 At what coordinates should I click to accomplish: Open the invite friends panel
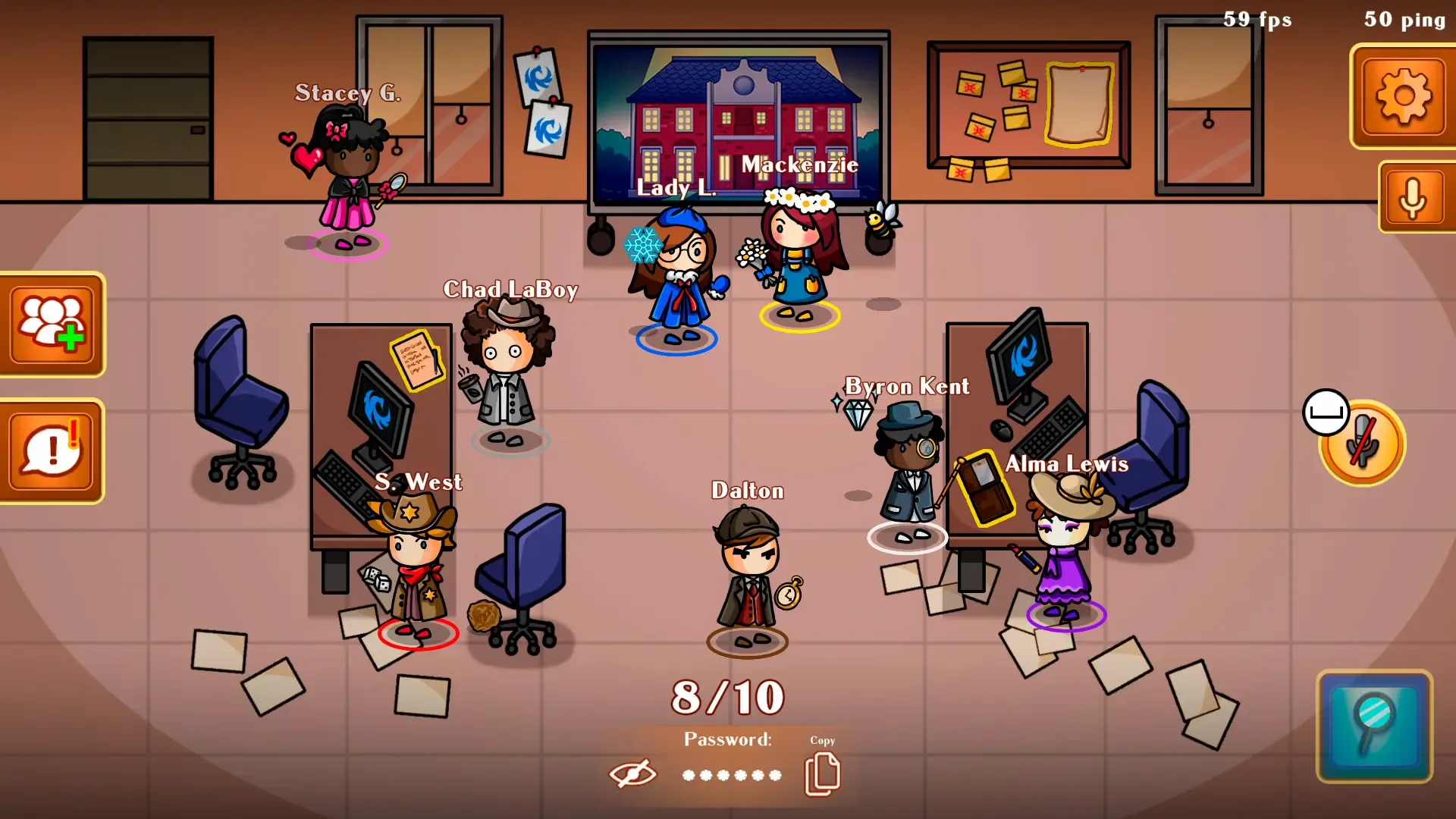click(x=52, y=323)
